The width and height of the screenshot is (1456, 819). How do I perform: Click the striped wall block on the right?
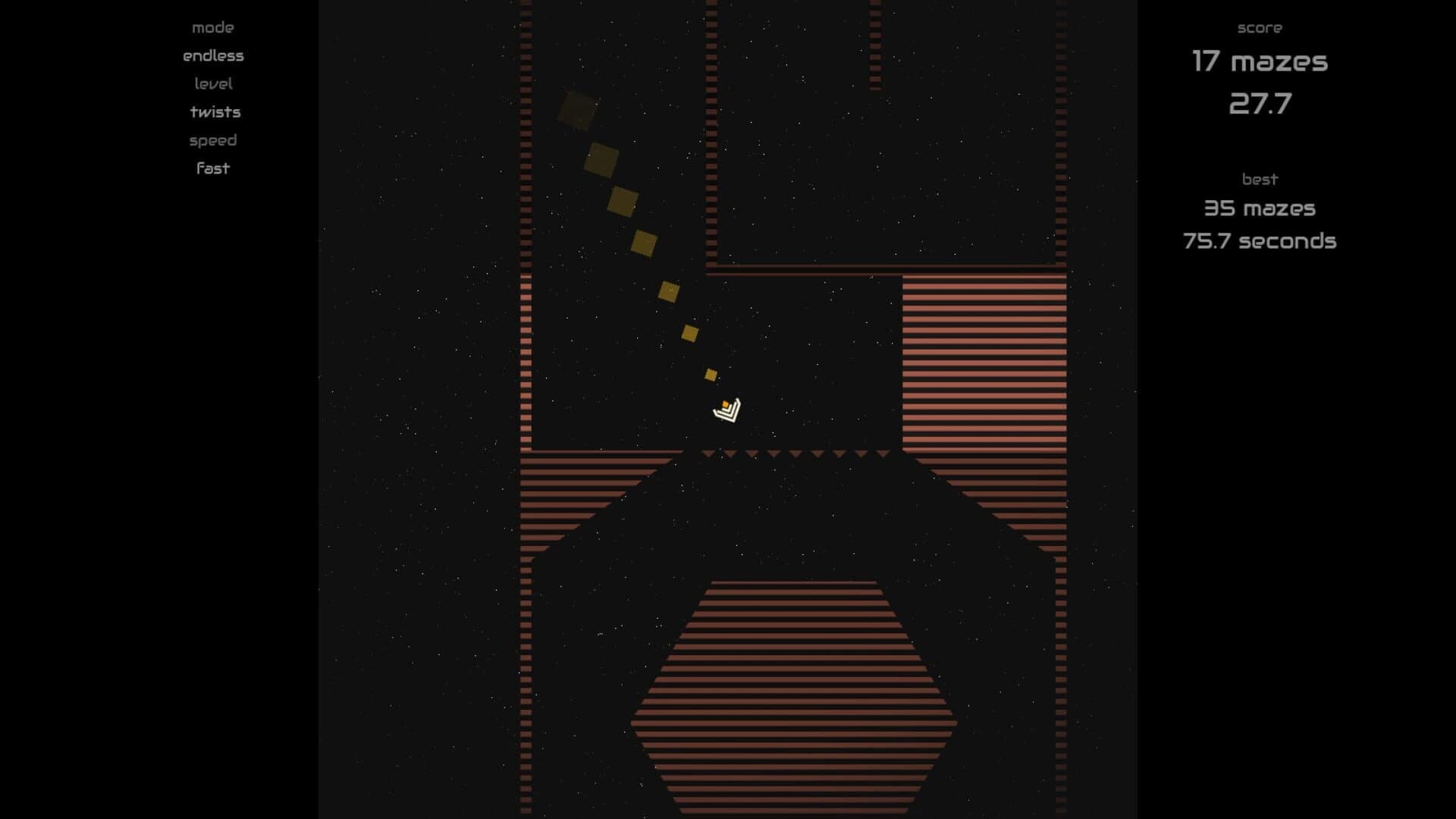tap(986, 364)
